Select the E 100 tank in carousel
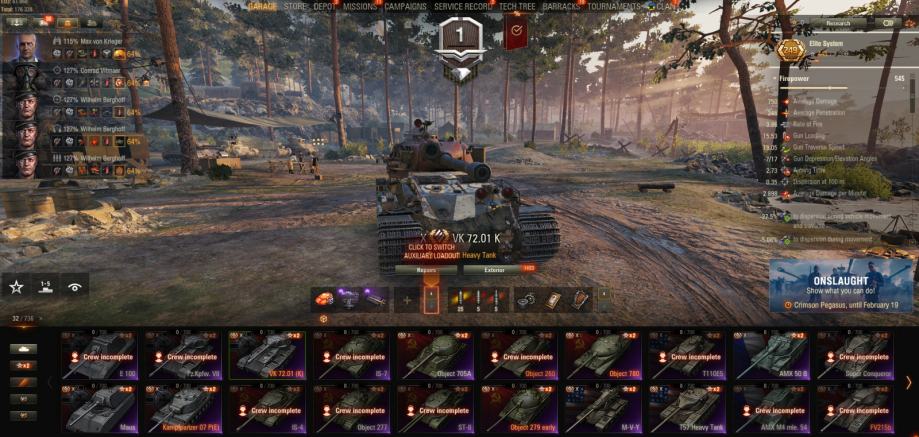Screen dimensions: 919x437 pyautogui.click(x=100, y=353)
